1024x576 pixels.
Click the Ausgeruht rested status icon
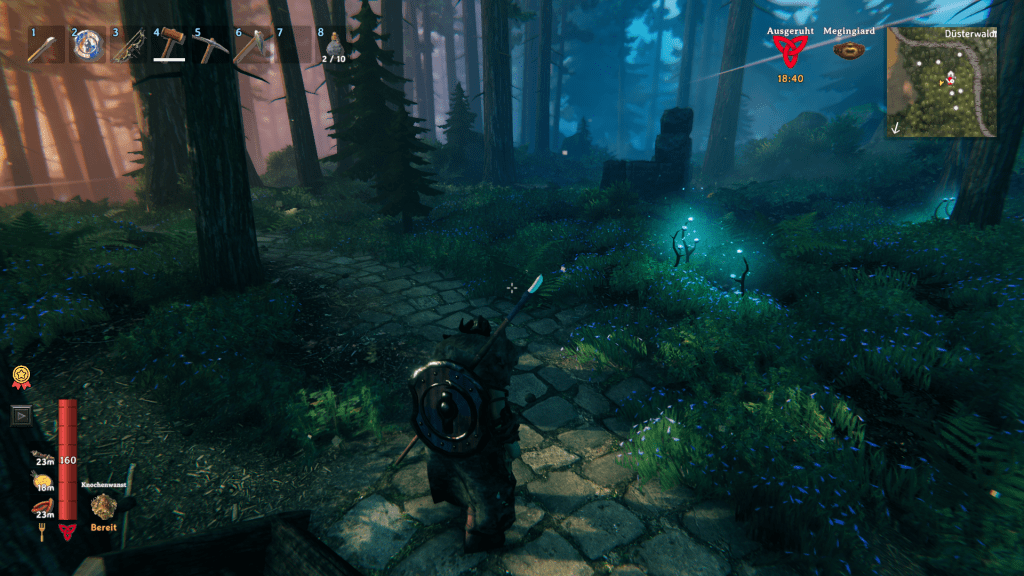789,54
